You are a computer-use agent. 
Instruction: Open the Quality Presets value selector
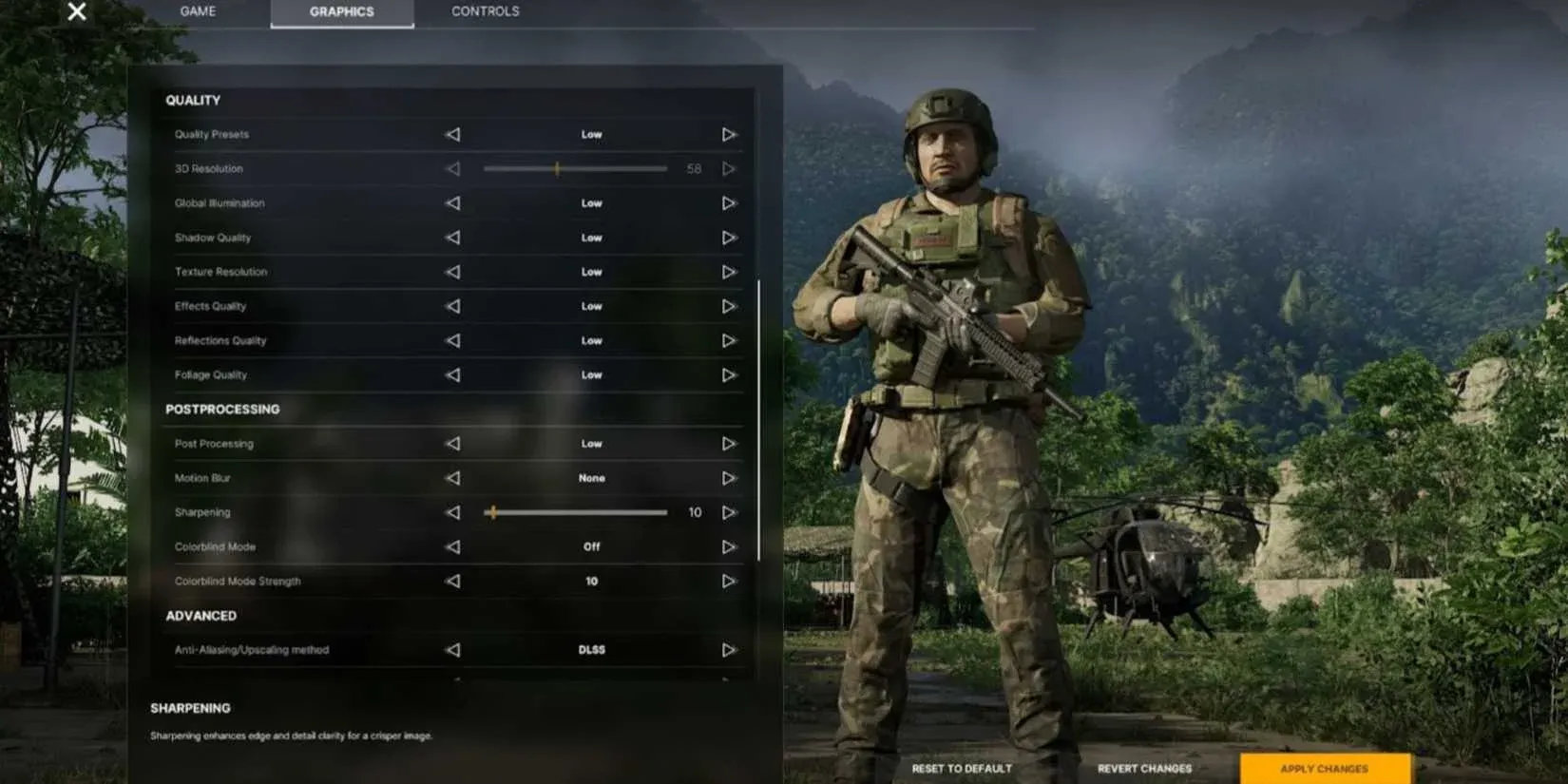point(591,134)
